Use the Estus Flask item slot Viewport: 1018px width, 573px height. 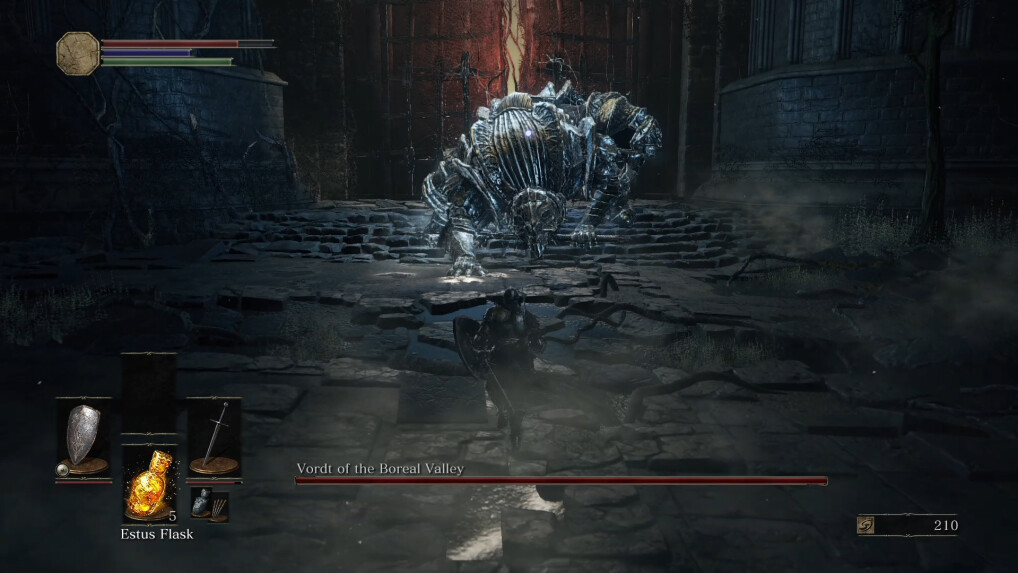[149, 484]
